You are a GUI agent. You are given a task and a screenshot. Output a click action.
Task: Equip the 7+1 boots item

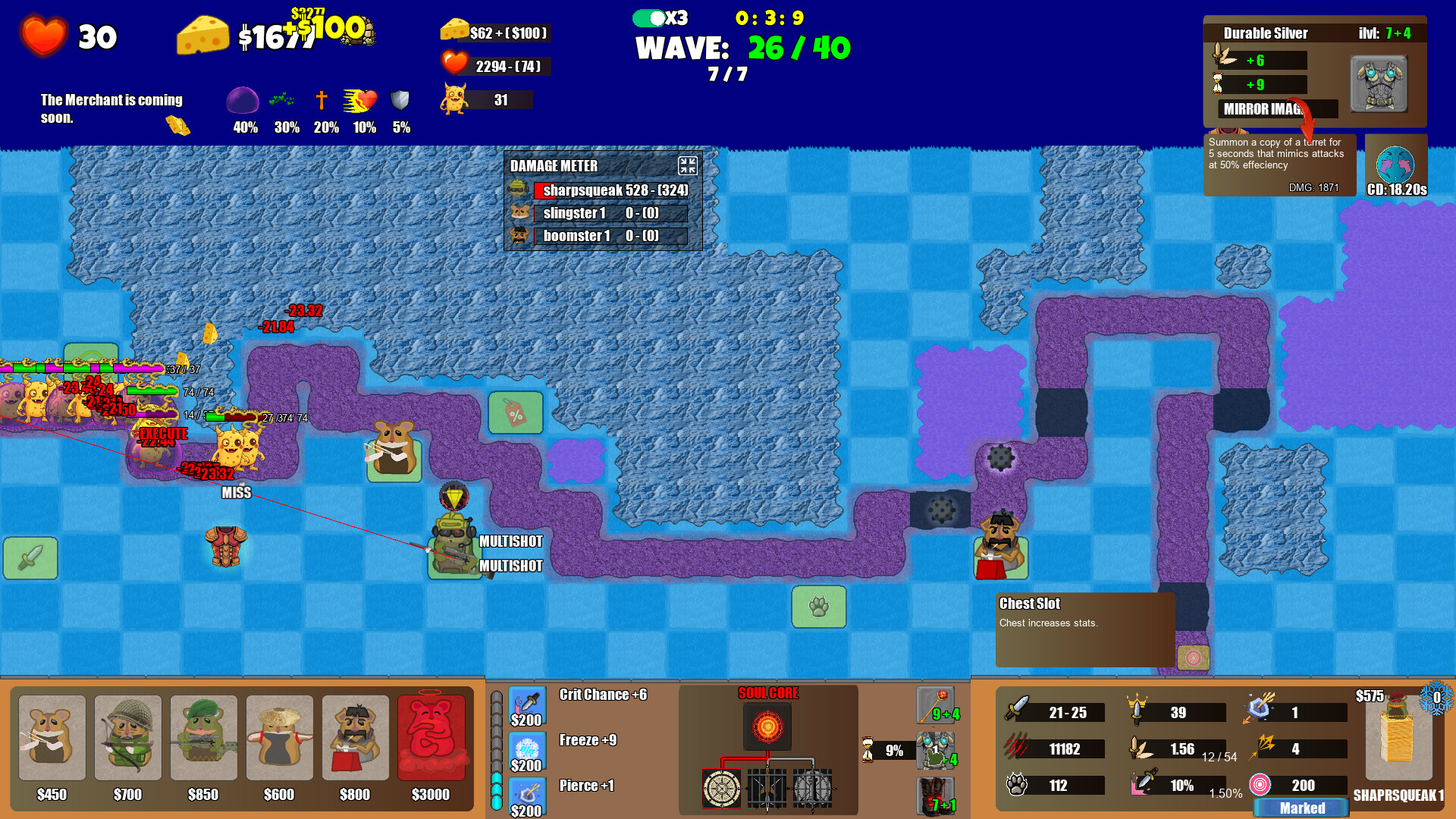[937, 789]
